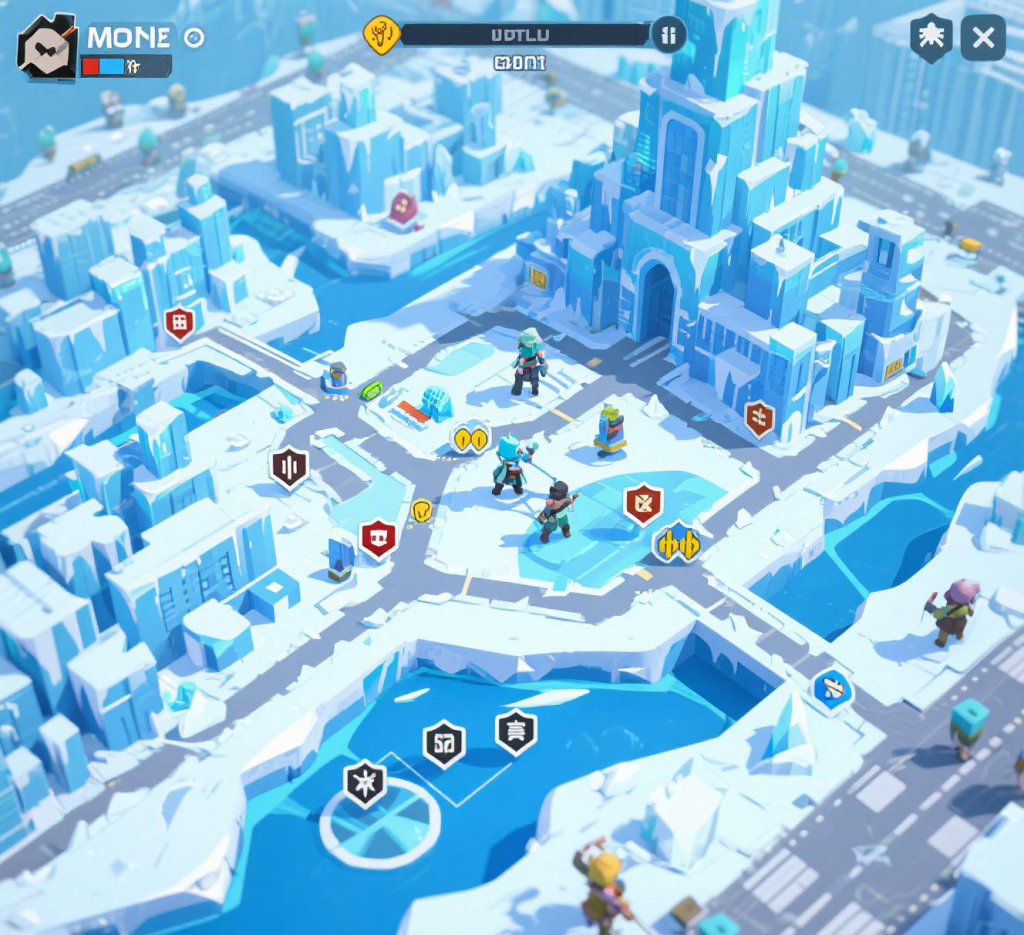Select the red shield marker with grid symbol
The height and width of the screenshot is (935, 1024).
click(180, 323)
